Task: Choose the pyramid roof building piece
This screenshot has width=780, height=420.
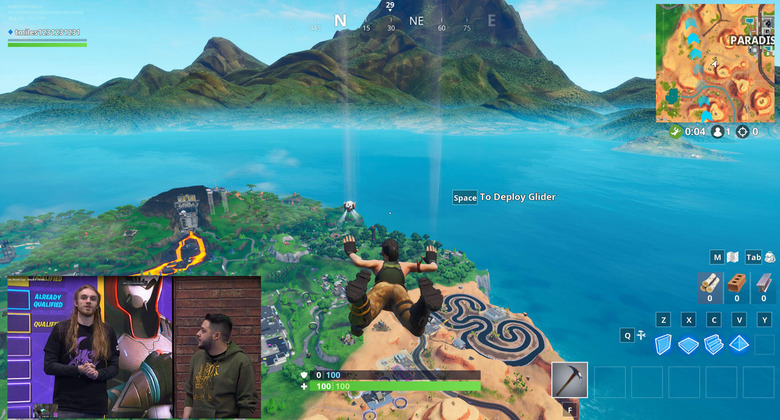Action: coord(739,345)
